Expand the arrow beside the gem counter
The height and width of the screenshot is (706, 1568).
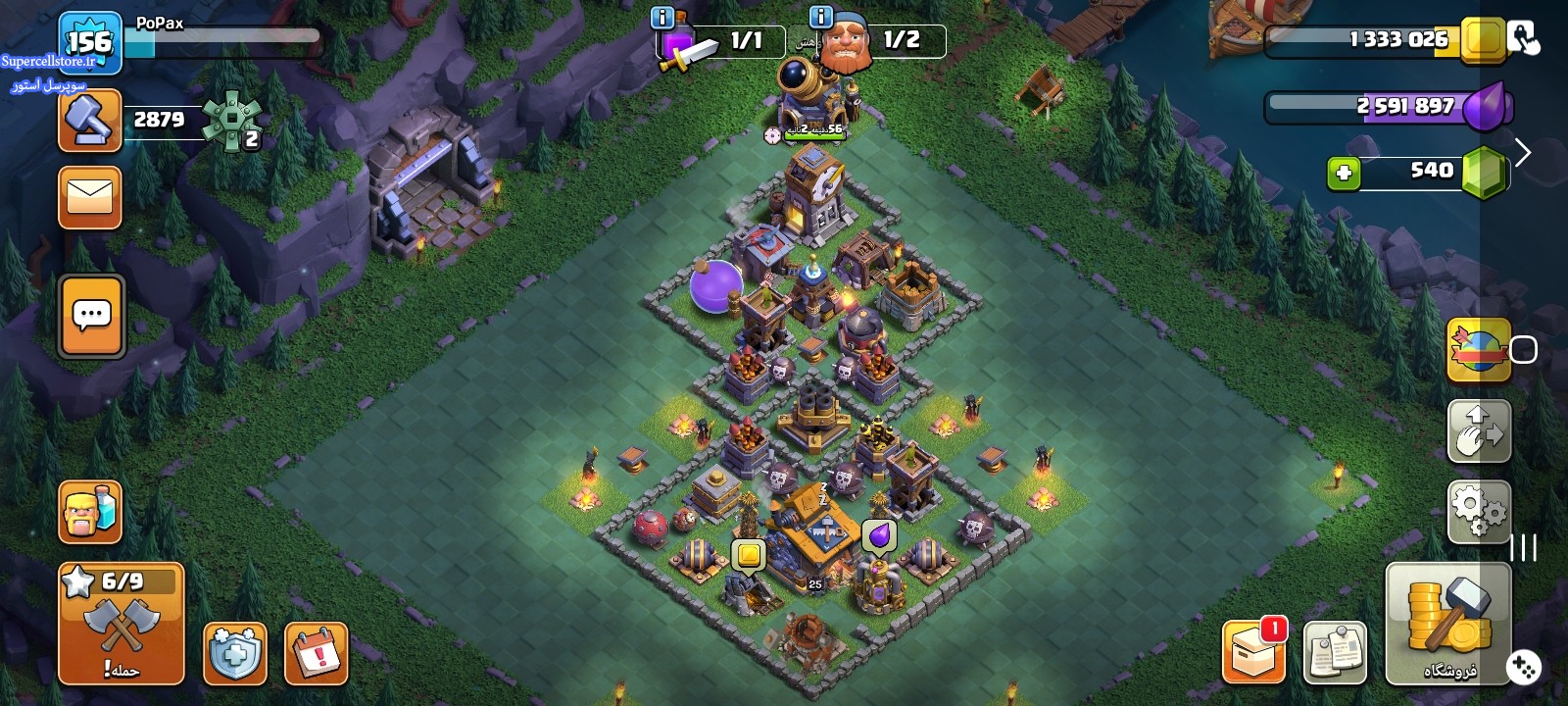coord(1522,153)
